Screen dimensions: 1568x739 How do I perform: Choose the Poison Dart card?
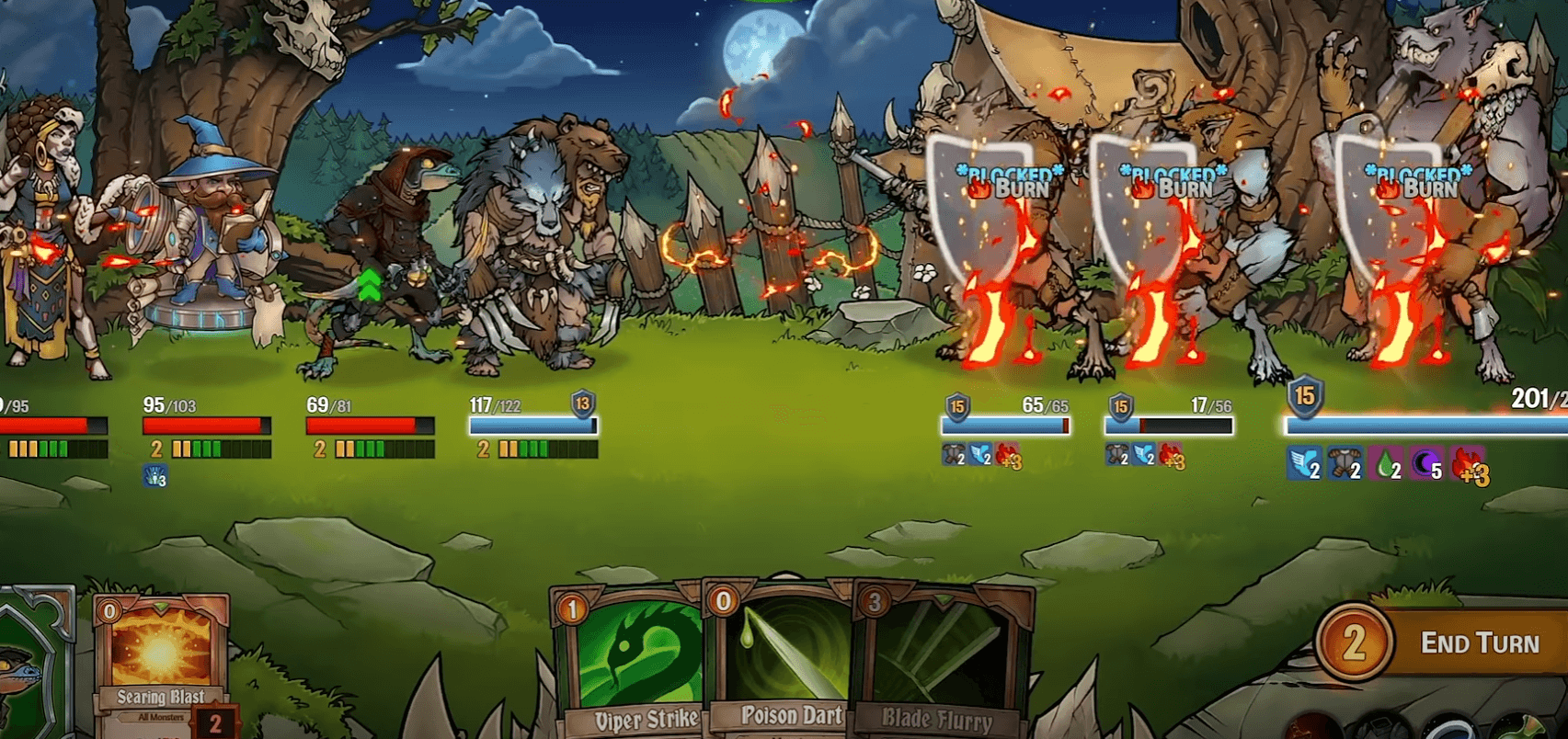coord(782,662)
